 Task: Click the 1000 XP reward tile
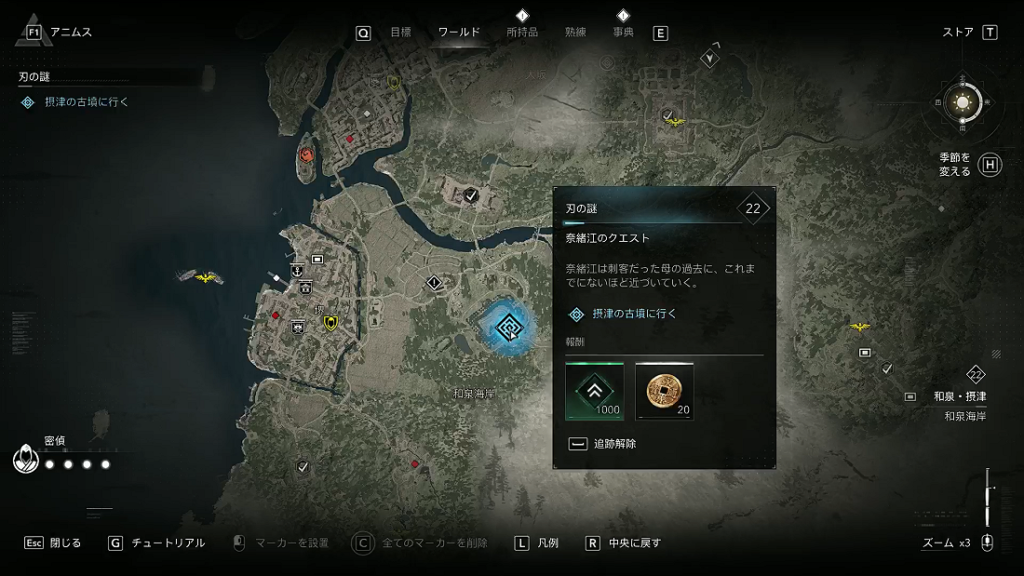click(594, 391)
